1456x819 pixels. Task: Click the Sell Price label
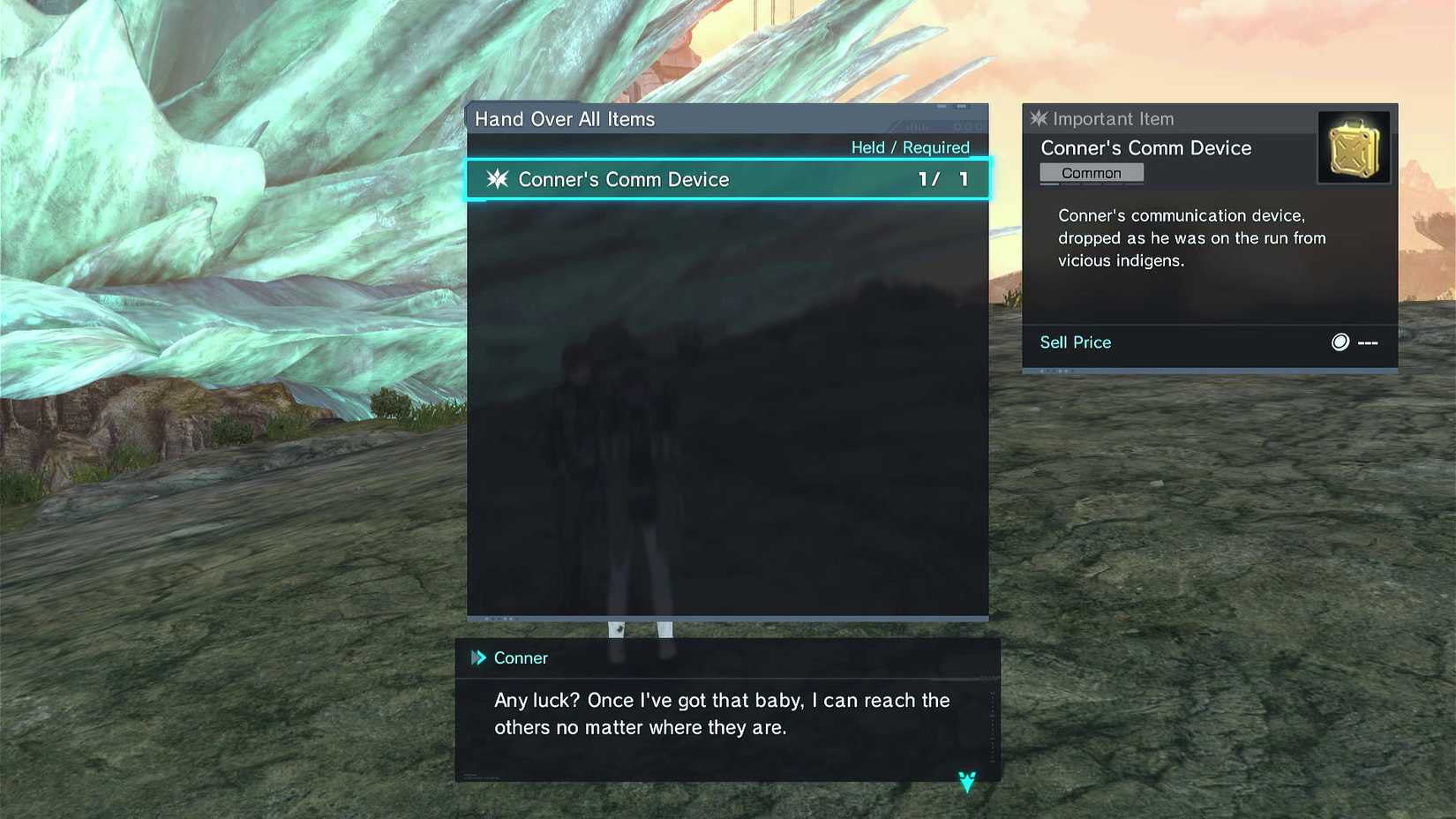(1075, 342)
